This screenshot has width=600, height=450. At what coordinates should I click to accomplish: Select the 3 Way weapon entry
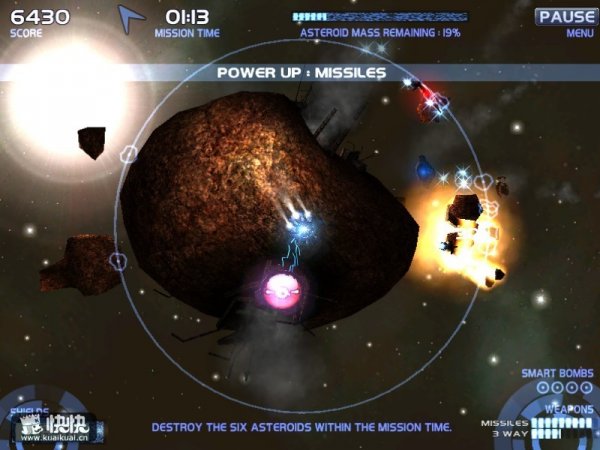point(510,433)
